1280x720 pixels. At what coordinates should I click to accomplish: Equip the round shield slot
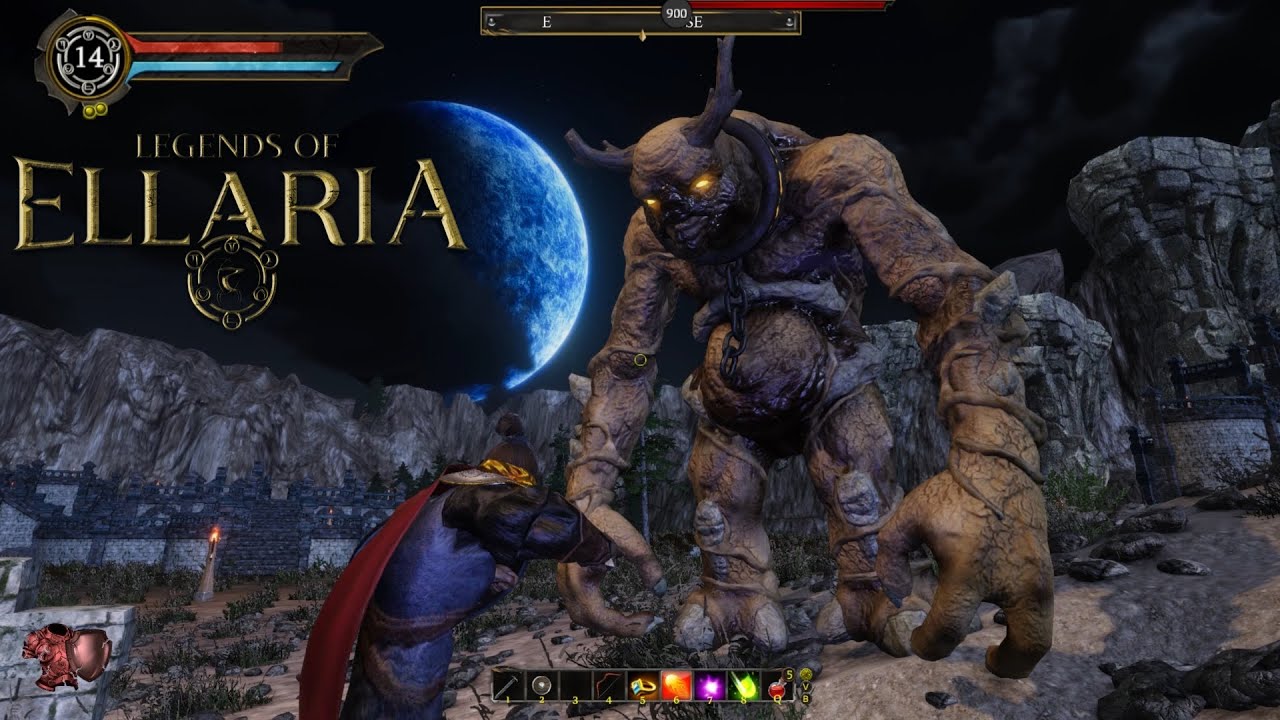[542, 685]
